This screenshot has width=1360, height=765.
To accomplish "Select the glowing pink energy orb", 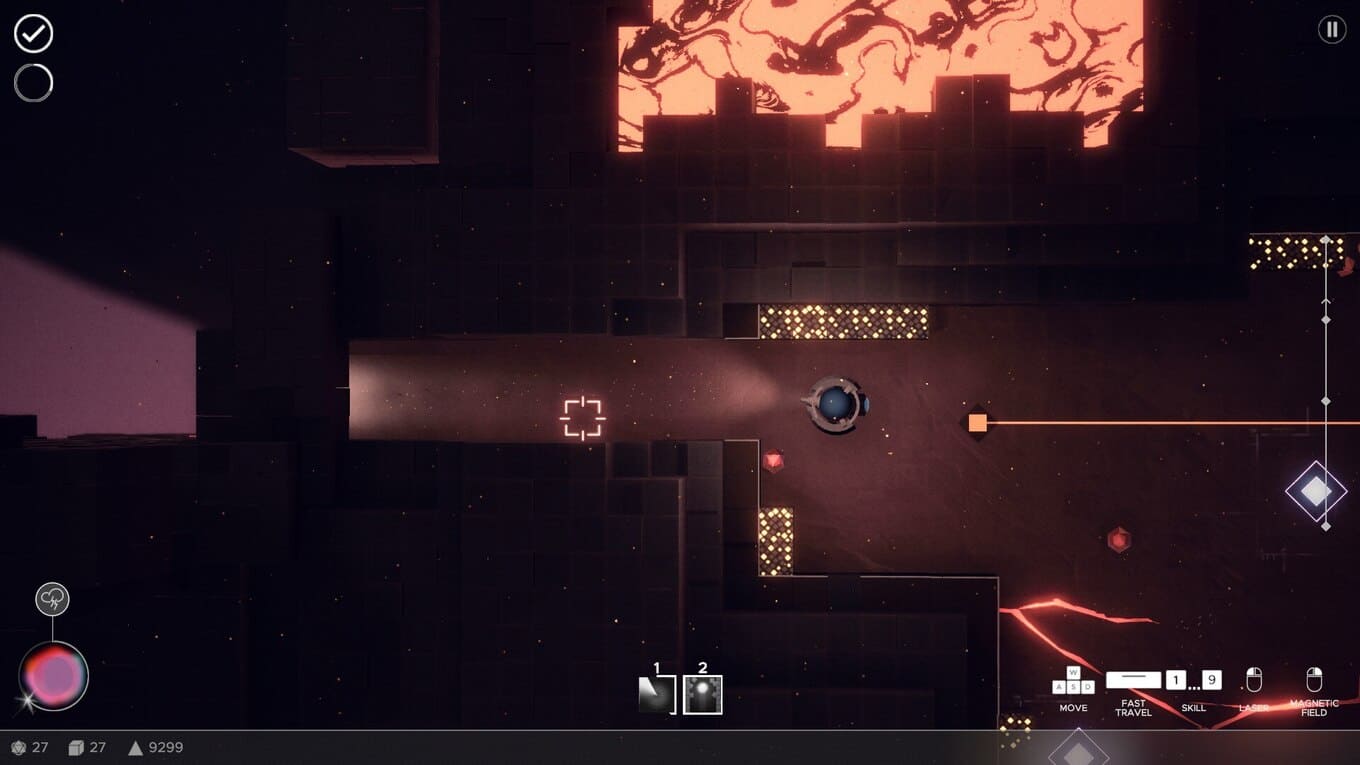I will click(54, 676).
